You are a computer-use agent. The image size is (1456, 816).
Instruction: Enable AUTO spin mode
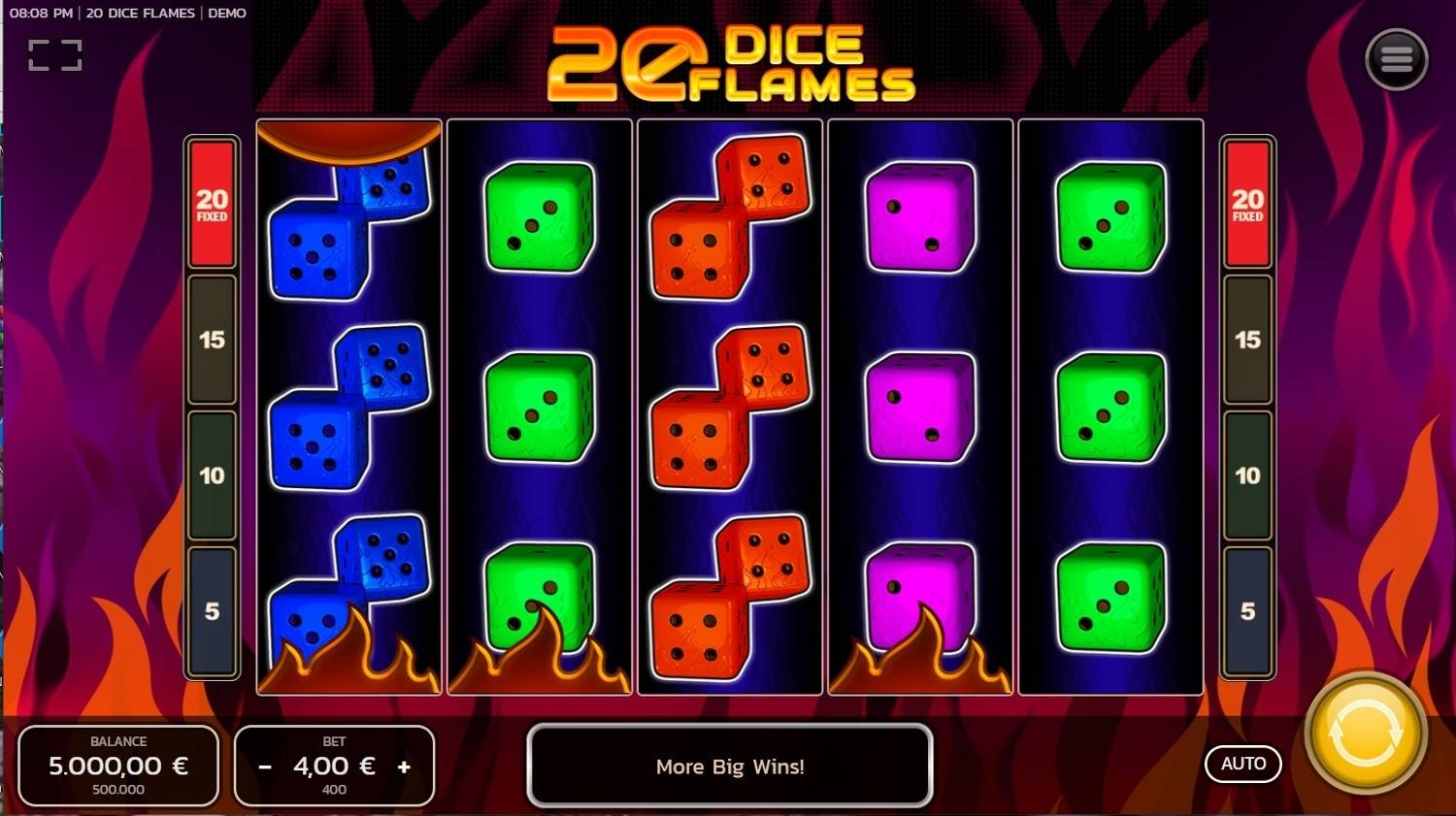tap(1243, 764)
